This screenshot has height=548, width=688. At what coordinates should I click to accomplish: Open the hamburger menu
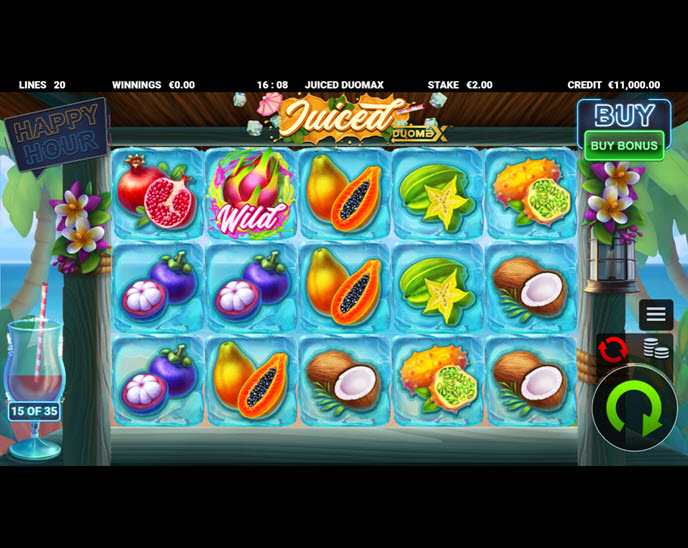pyautogui.click(x=656, y=315)
